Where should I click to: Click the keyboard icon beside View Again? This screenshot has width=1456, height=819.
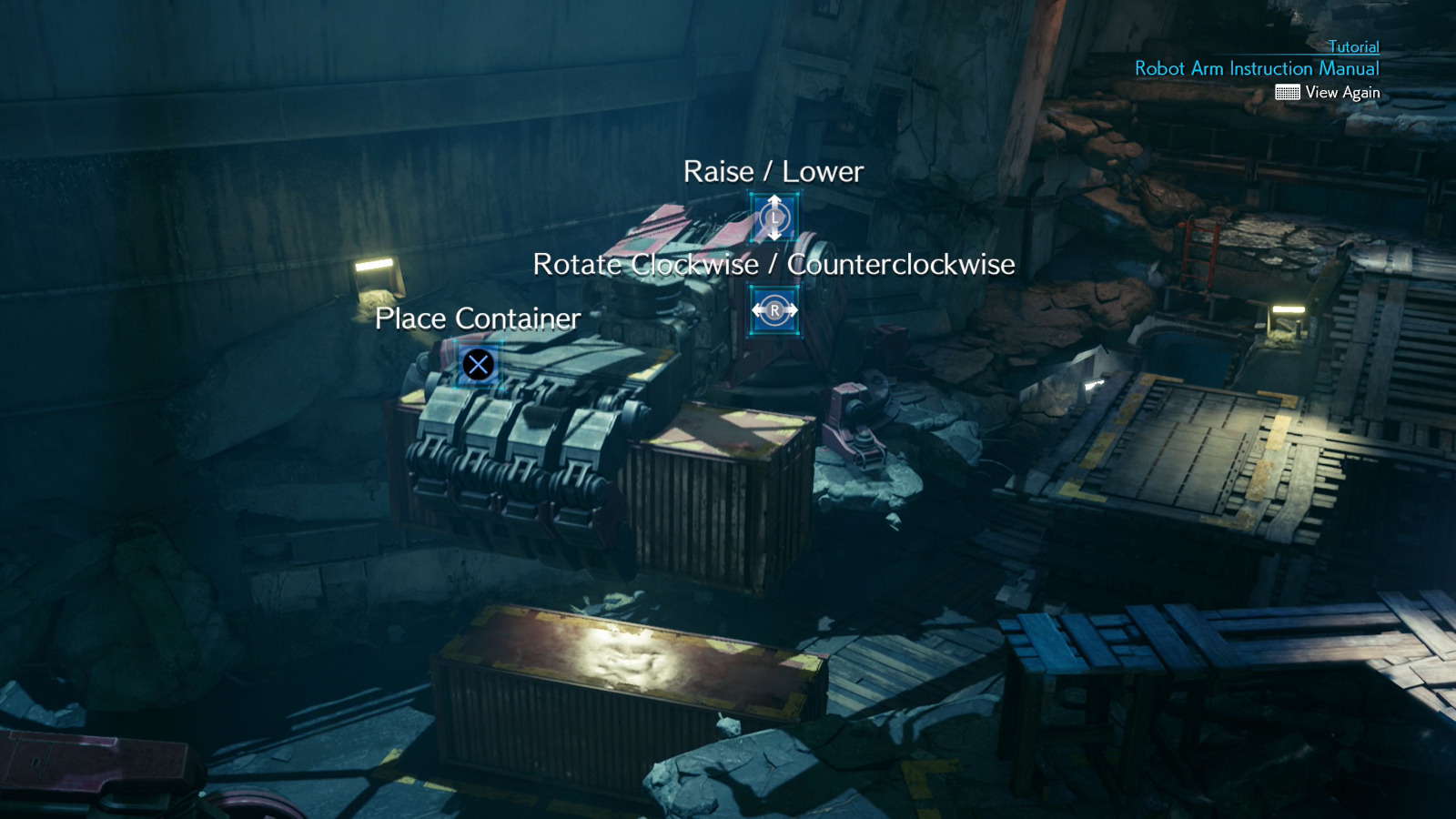click(x=1288, y=92)
